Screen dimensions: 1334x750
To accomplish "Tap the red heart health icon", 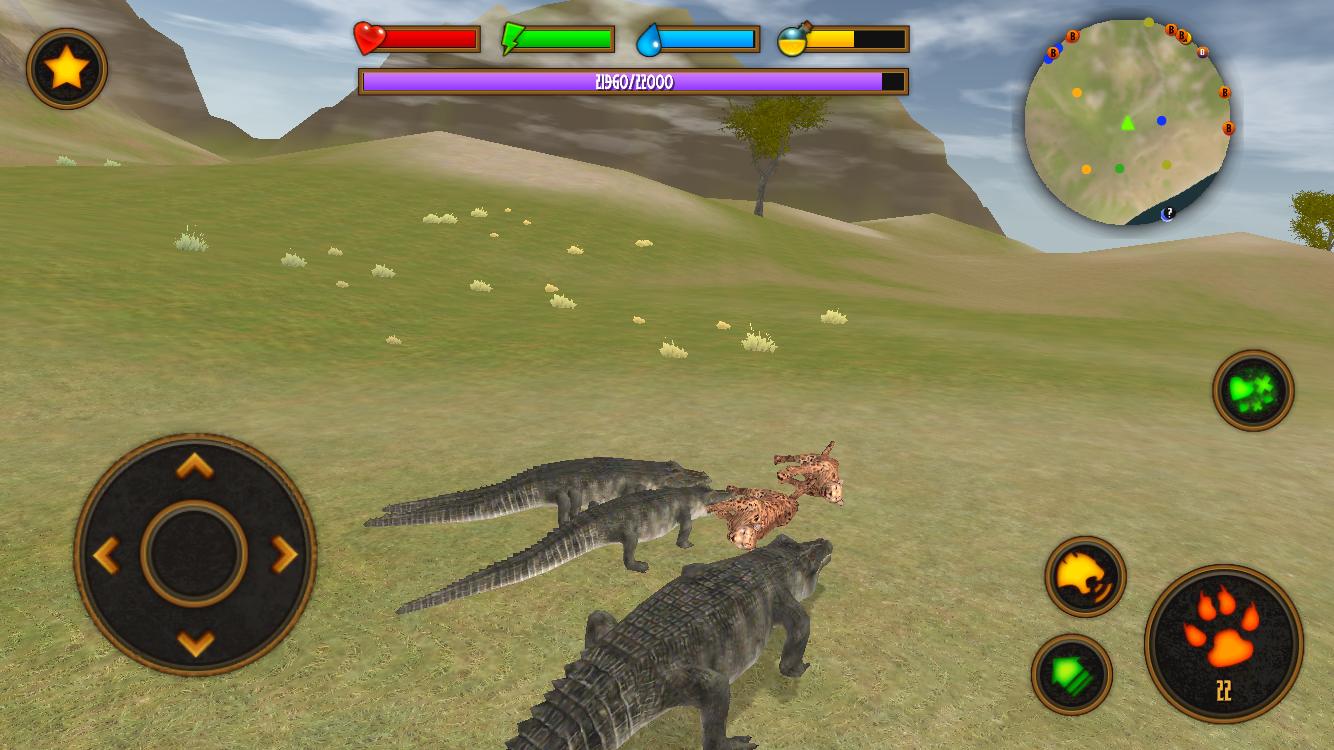I will (369, 40).
